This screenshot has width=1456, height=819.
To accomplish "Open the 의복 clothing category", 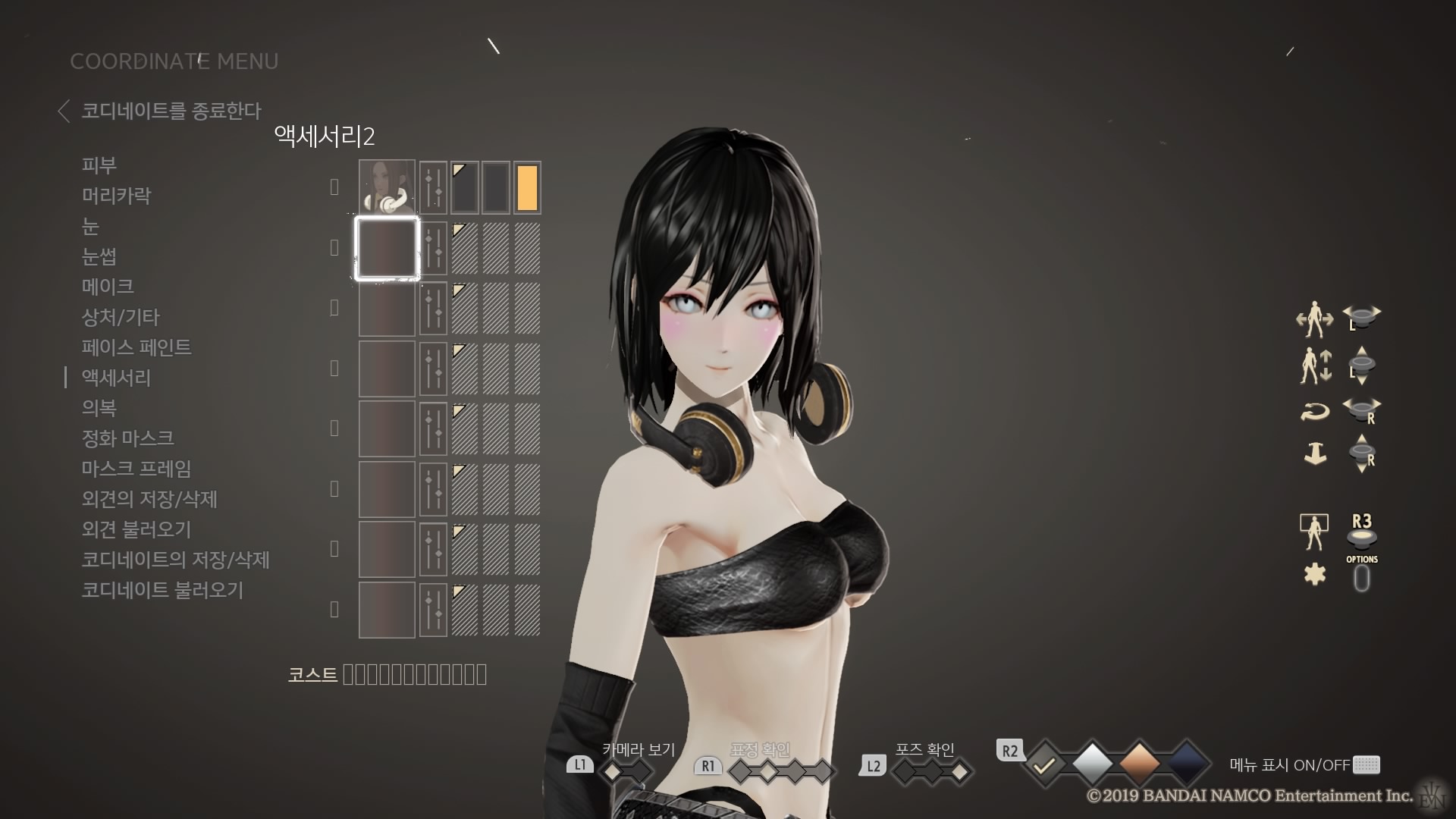I will 99,408.
